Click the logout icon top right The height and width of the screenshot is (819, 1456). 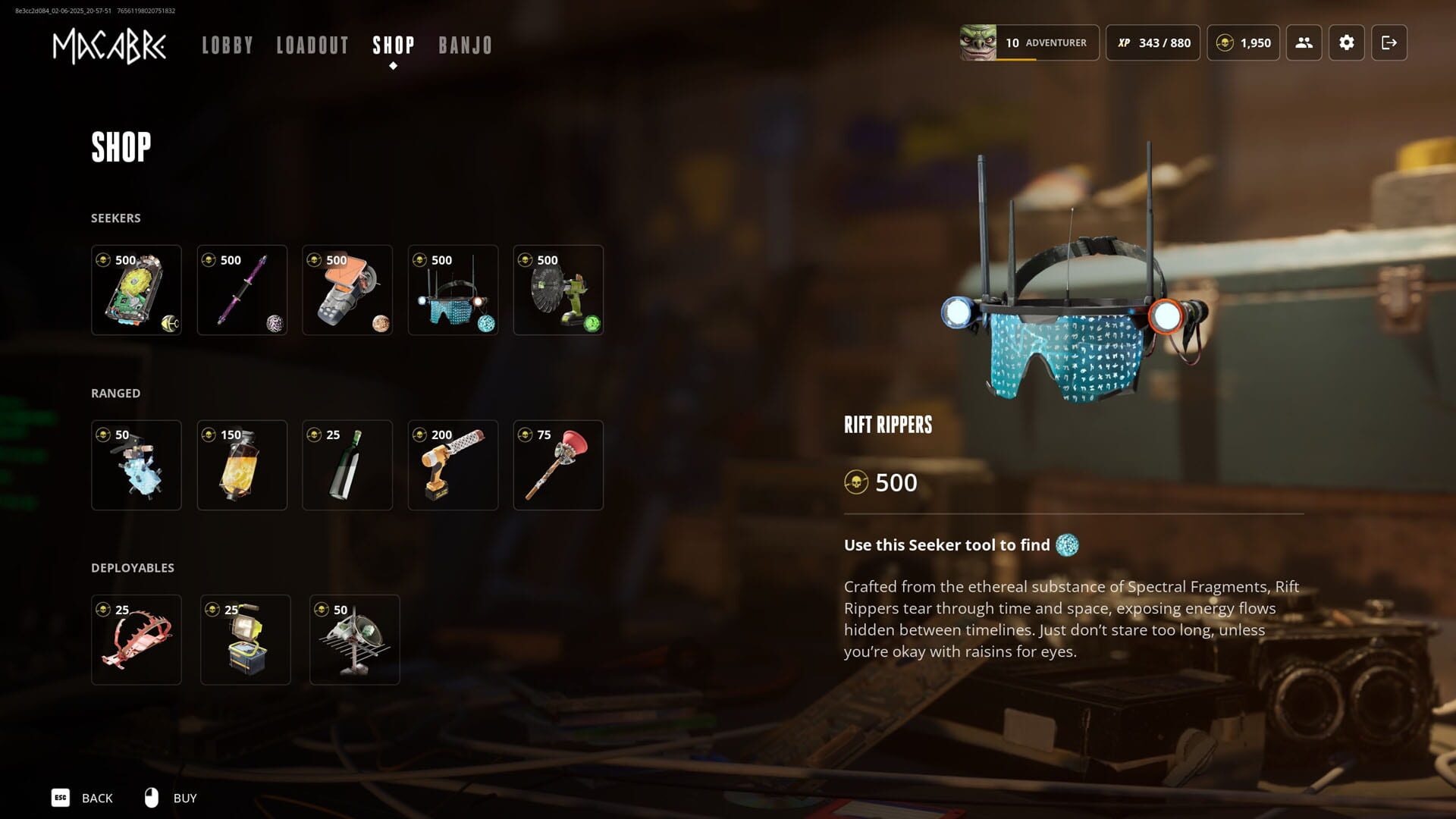[x=1390, y=43]
